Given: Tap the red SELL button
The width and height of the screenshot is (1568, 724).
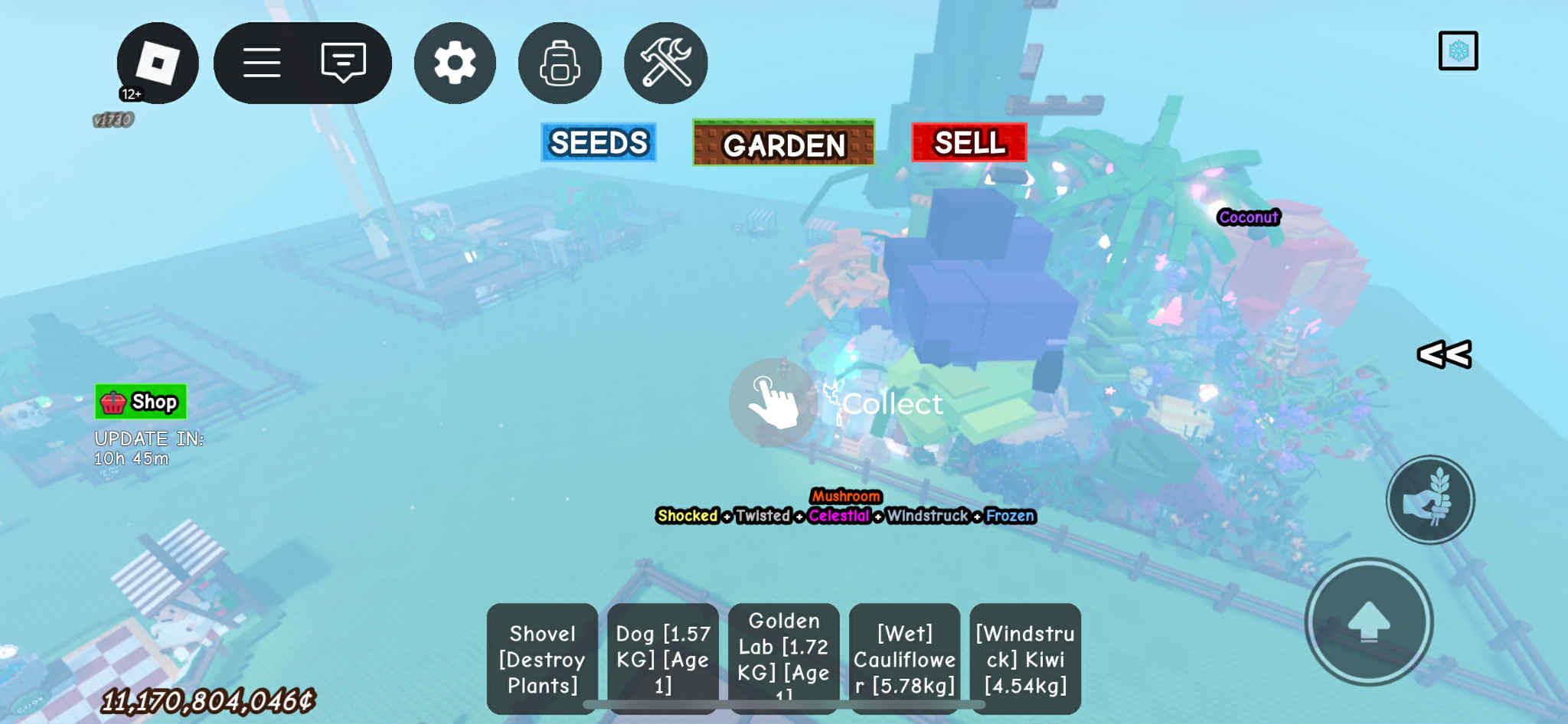Looking at the screenshot, I should pos(969,142).
